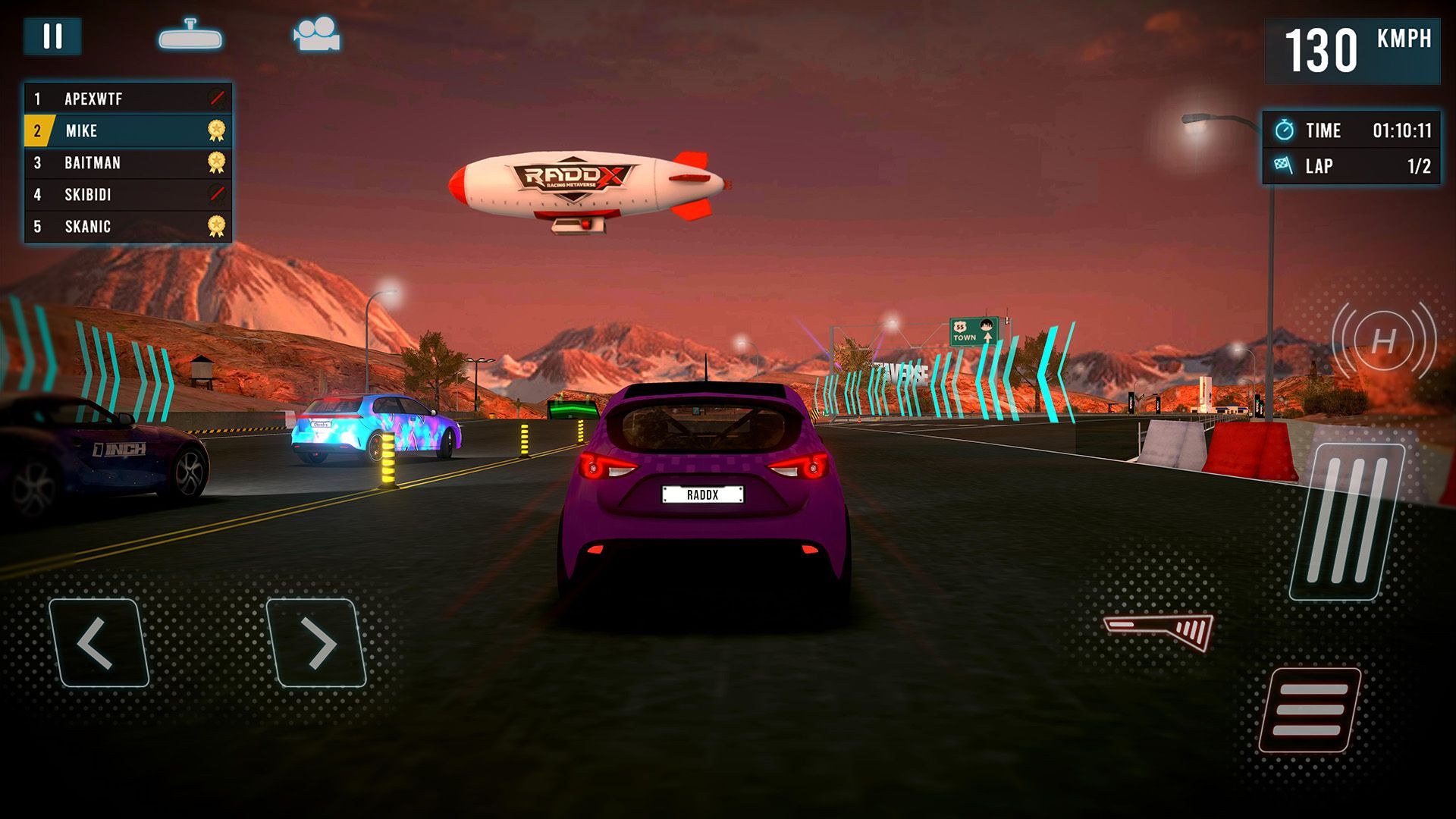Switch the camera view

coord(317,35)
